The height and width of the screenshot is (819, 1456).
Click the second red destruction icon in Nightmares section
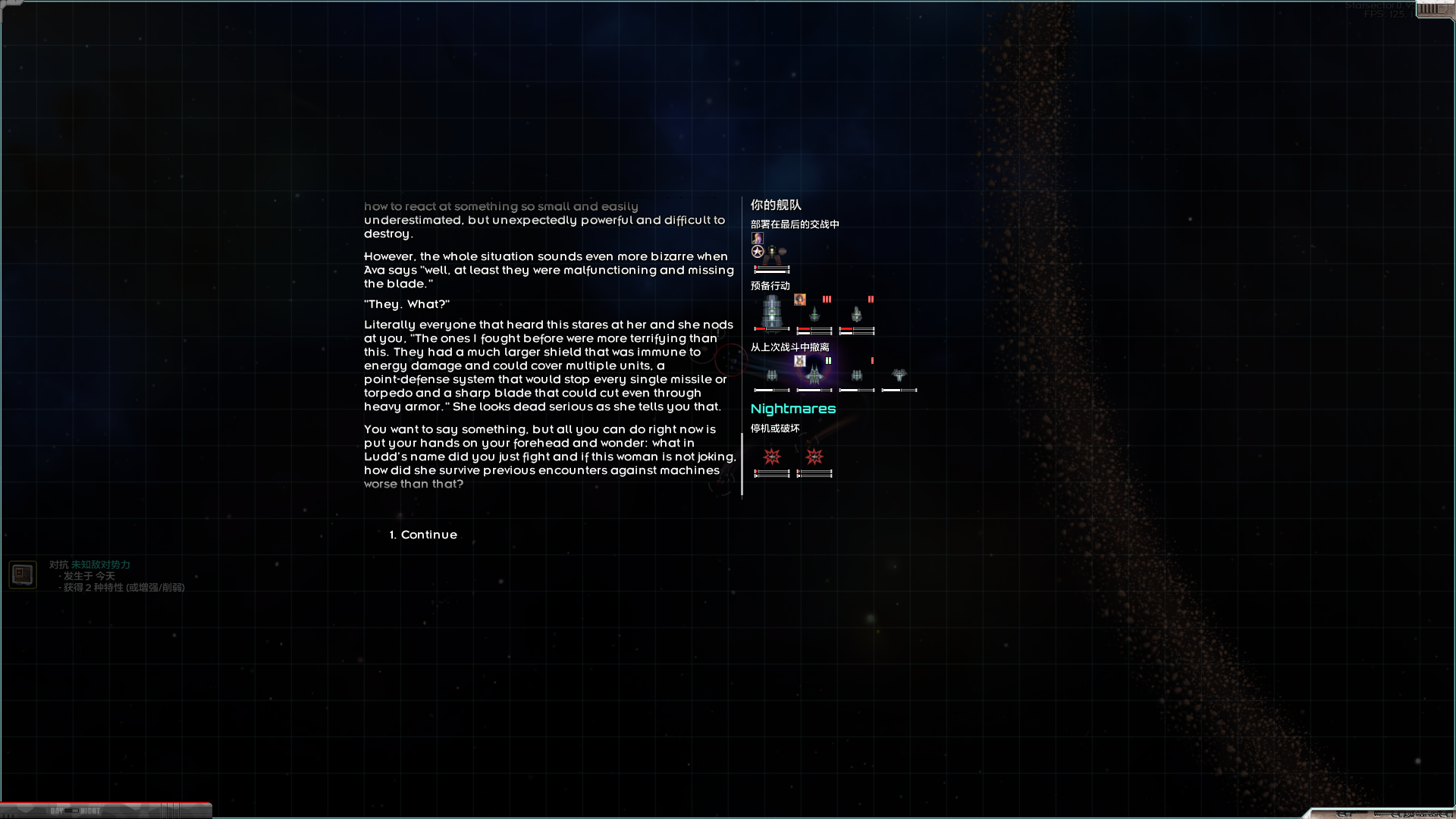[814, 457]
